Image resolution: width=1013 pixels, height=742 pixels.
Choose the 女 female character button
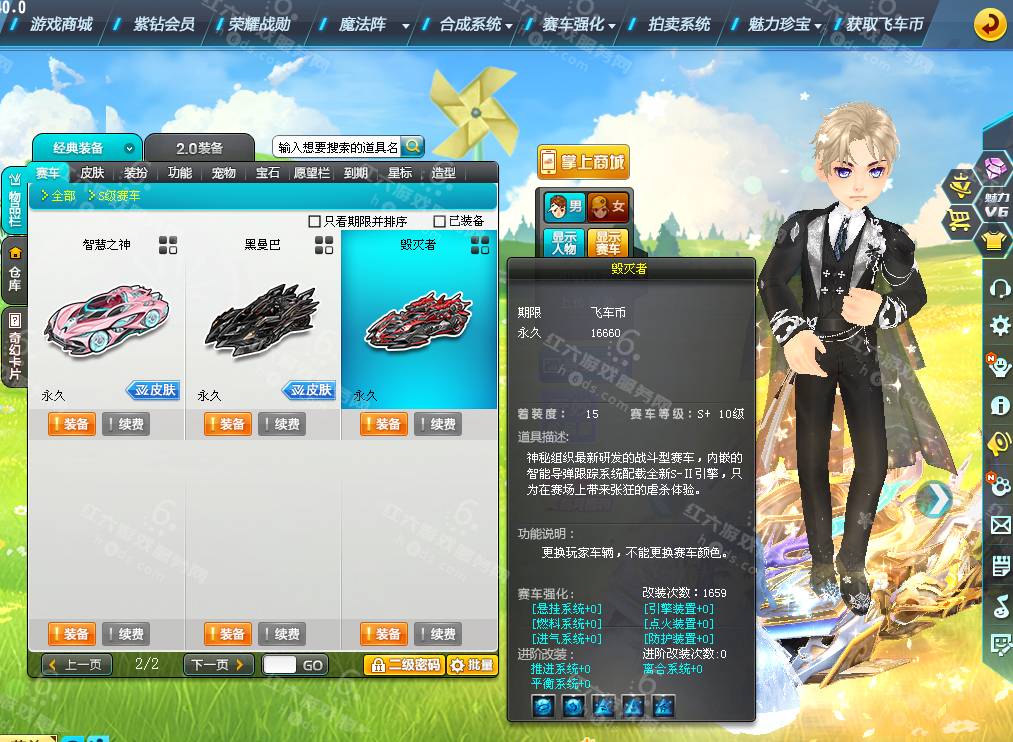pyautogui.click(x=607, y=207)
